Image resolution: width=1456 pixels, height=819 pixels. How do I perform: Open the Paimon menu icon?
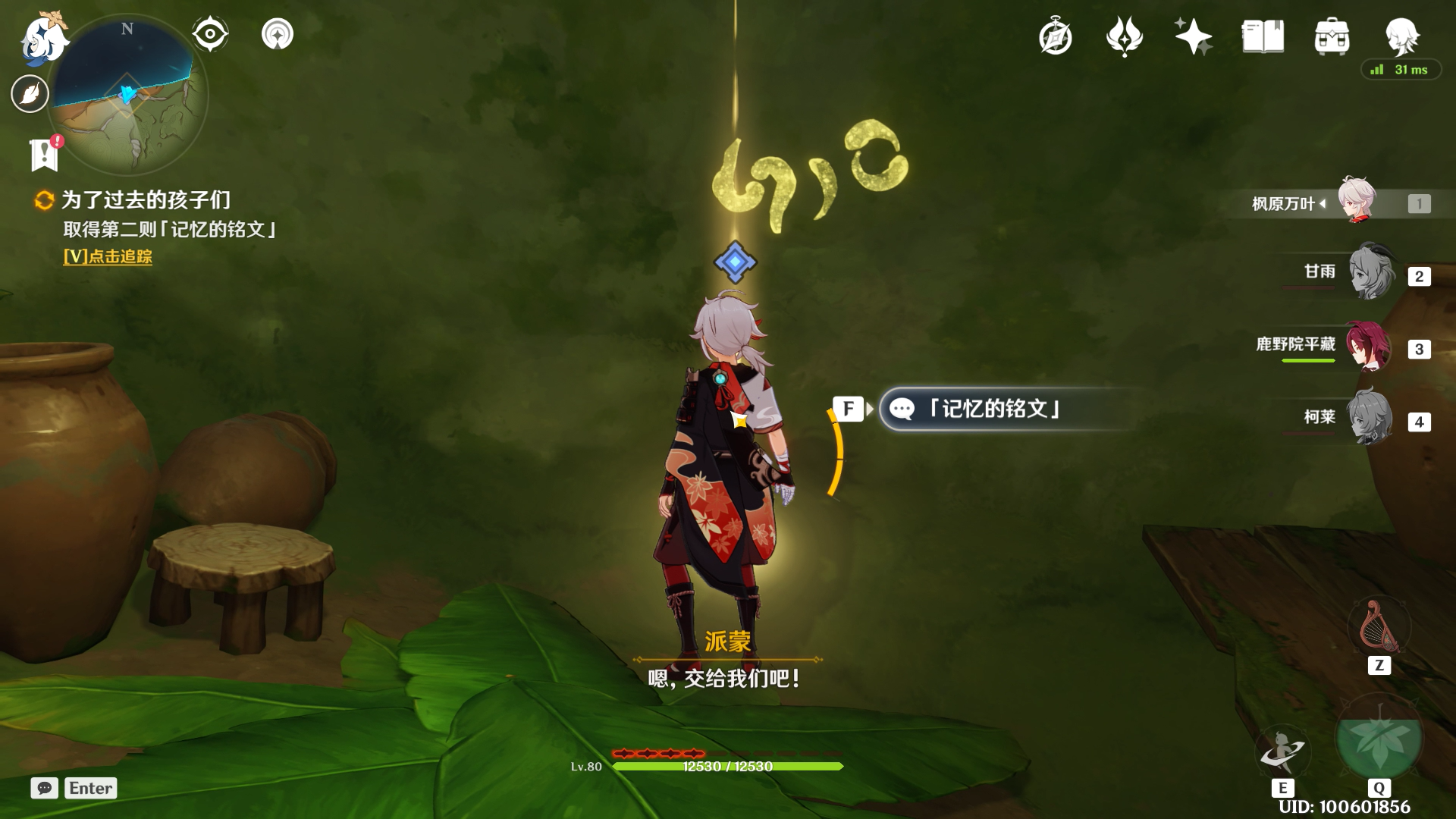pyautogui.click(x=42, y=38)
